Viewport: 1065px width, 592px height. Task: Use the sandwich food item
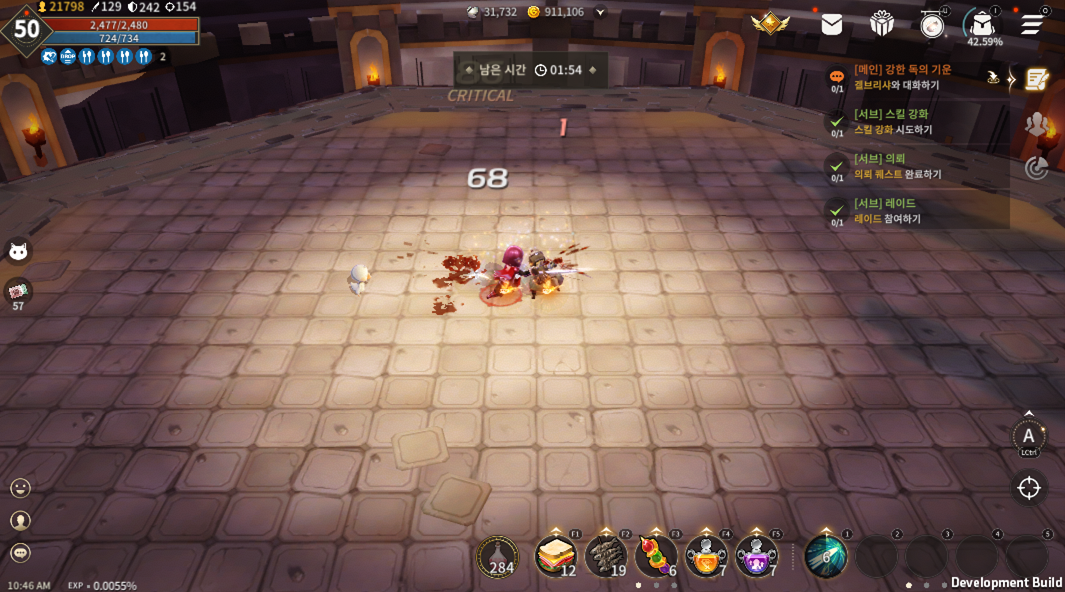[x=555, y=556]
